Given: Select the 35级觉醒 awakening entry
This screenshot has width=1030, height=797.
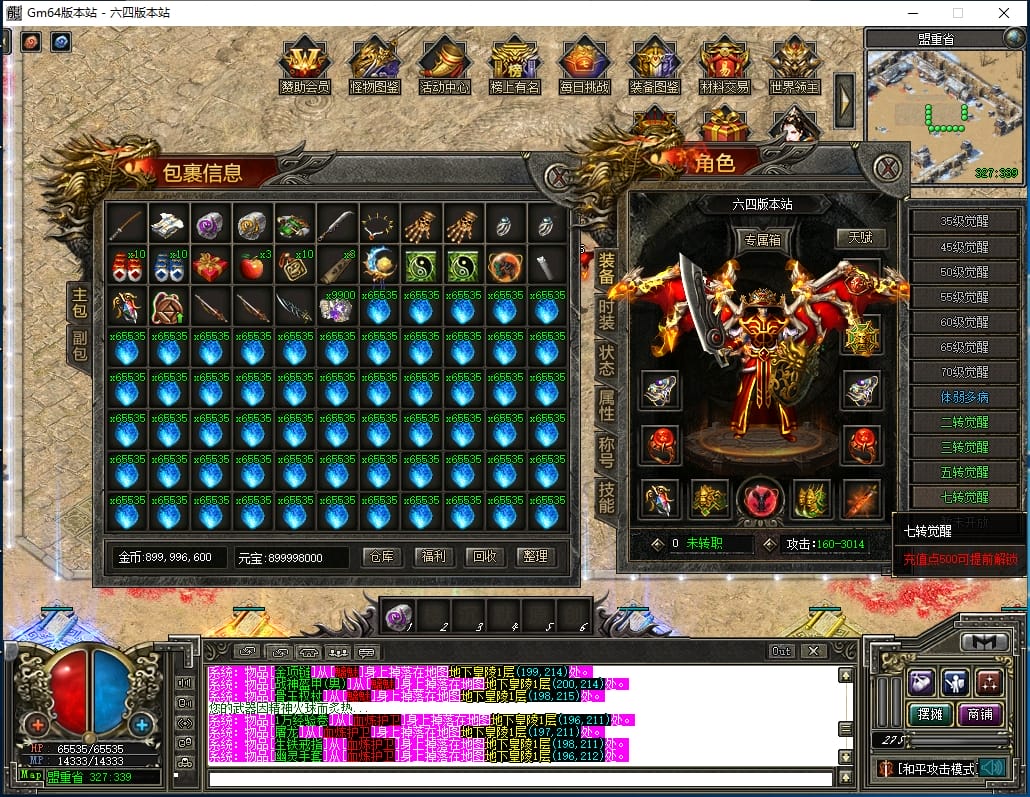Looking at the screenshot, I should tap(964, 222).
